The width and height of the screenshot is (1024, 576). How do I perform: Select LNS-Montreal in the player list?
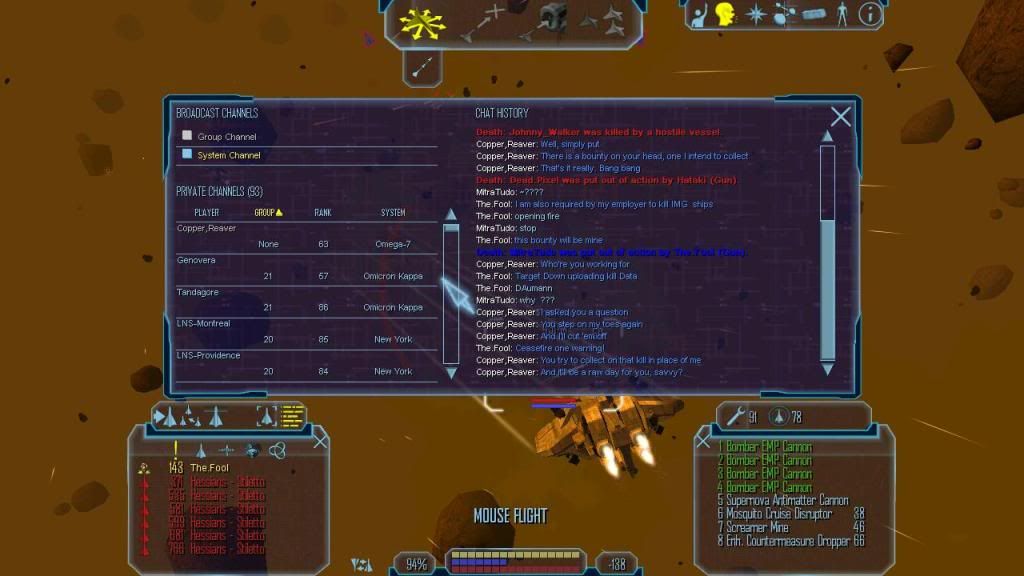pyautogui.click(x=203, y=324)
